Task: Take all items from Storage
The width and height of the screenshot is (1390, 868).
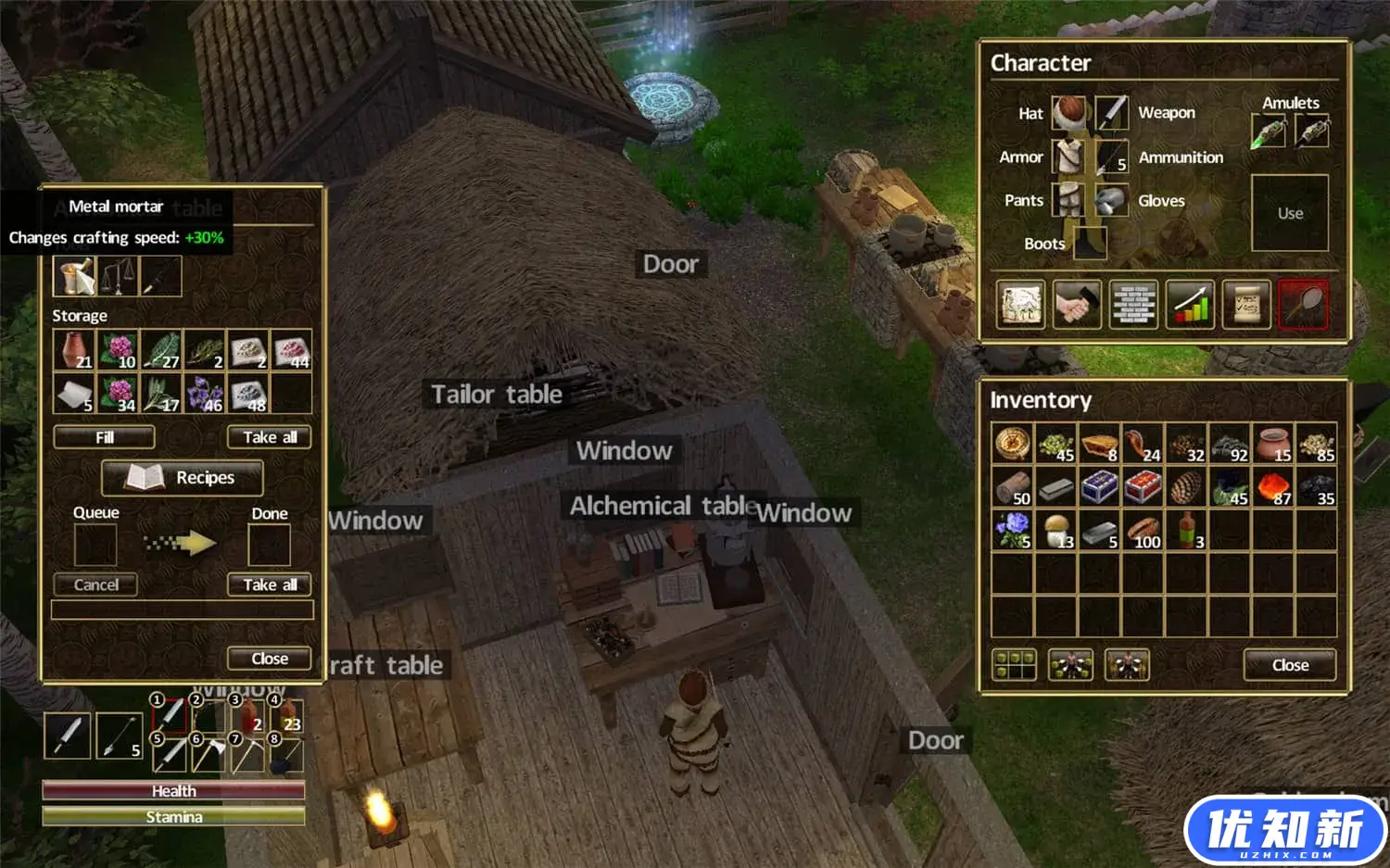Action: (x=269, y=437)
